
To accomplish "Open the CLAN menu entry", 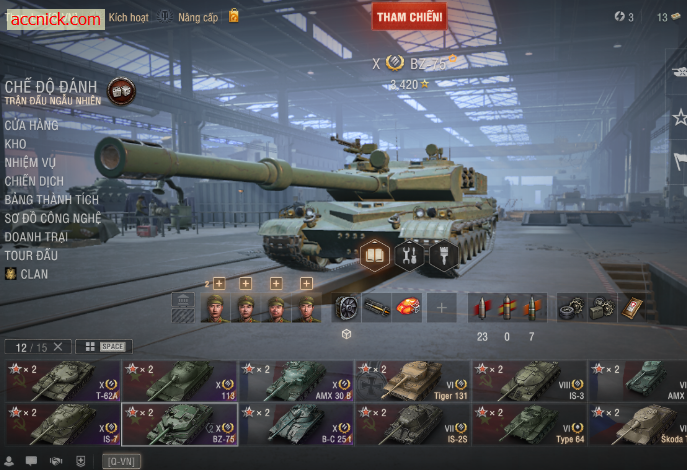I will click(33, 273).
